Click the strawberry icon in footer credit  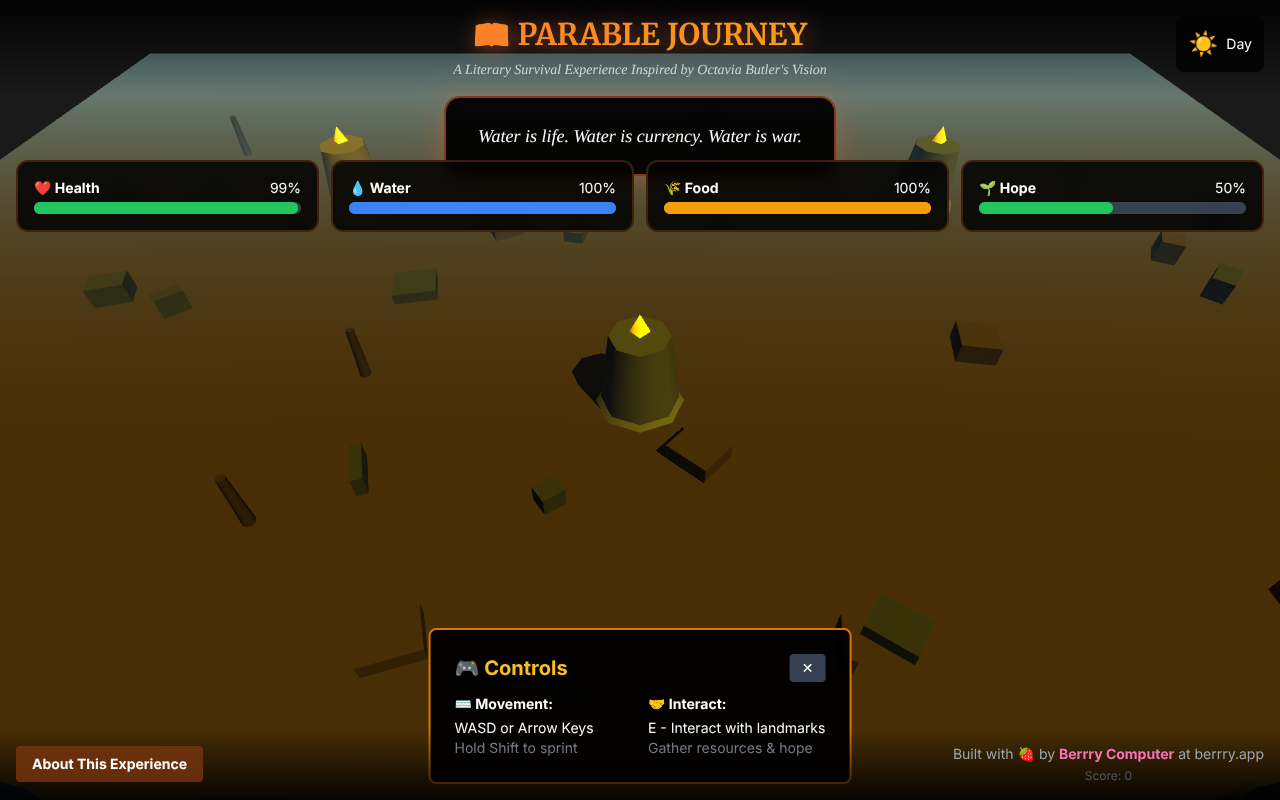tap(1026, 754)
